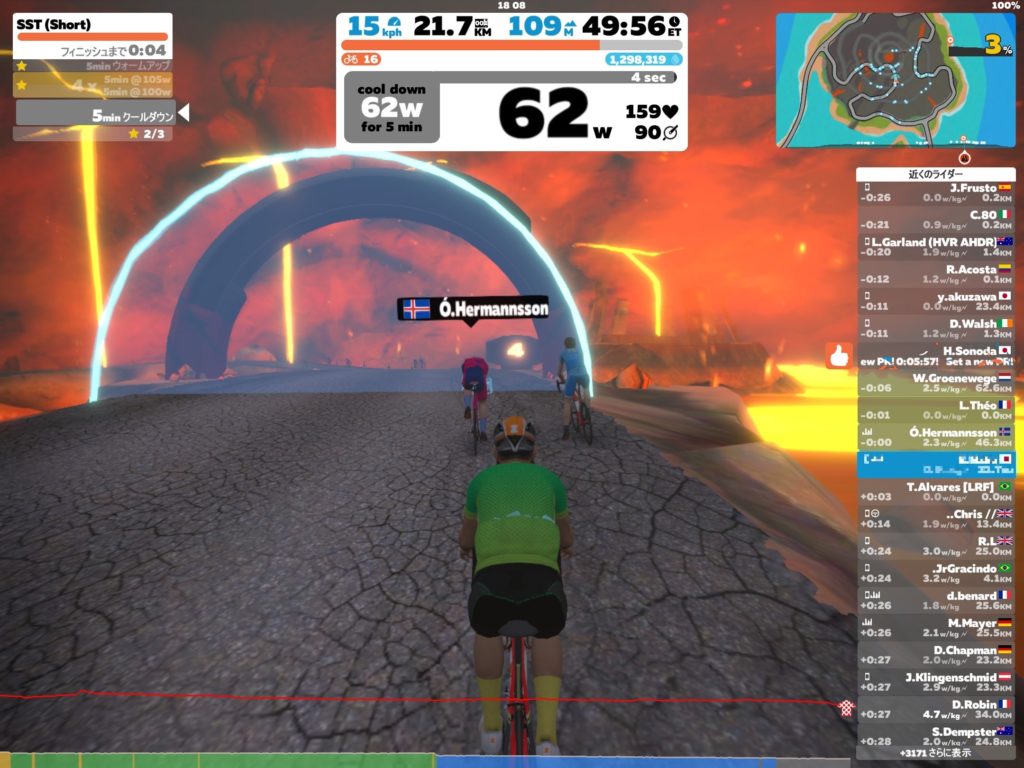Select the 5min クールダウン workout block
The height and width of the screenshot is (768, 1024).
click(96, 115)
